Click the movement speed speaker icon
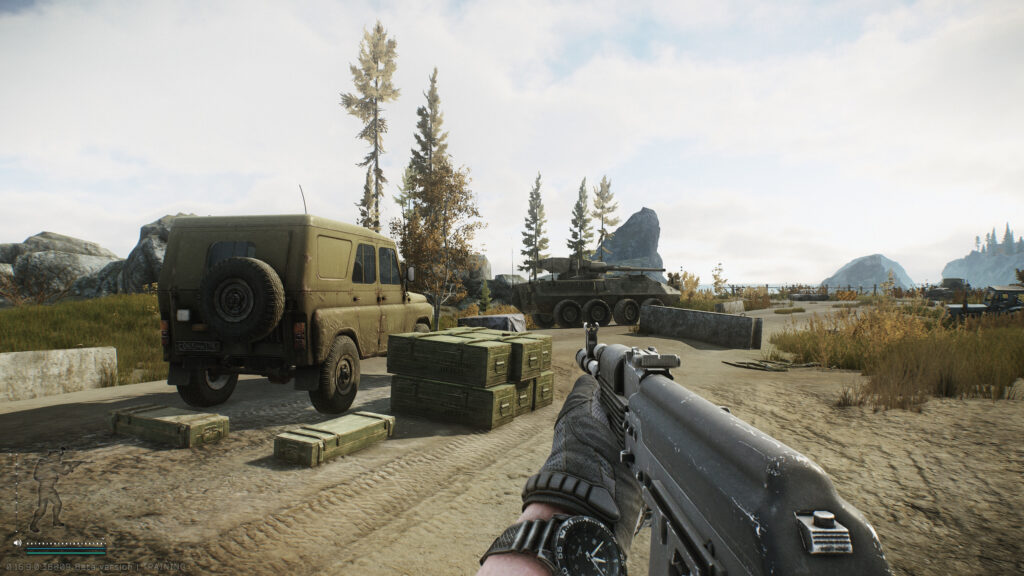This screenshot has width=1024, height=576. [18, 542]
